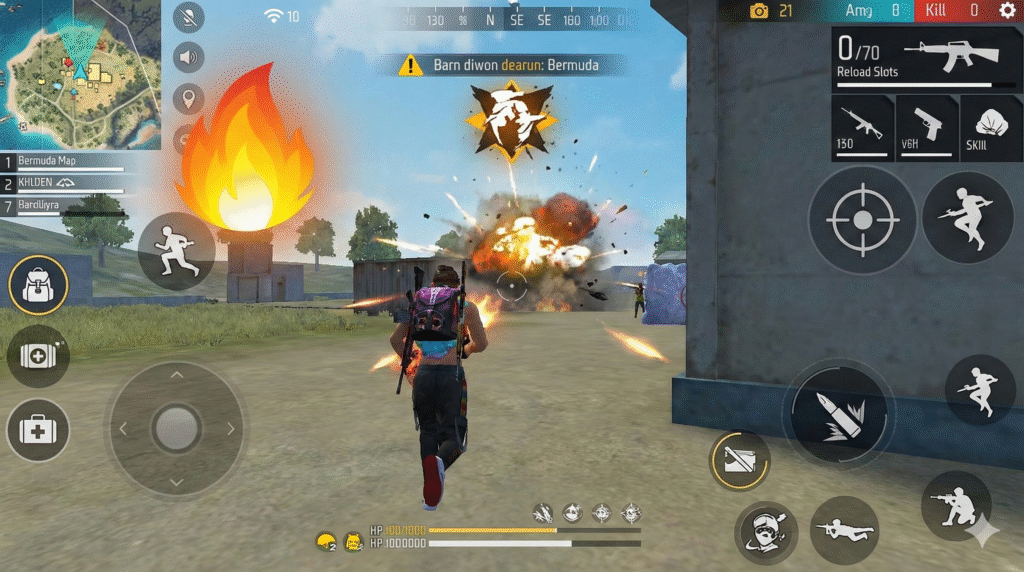Use the first aid kit with cross
The height and width of the screenshot is (572, 1024).
38,432
